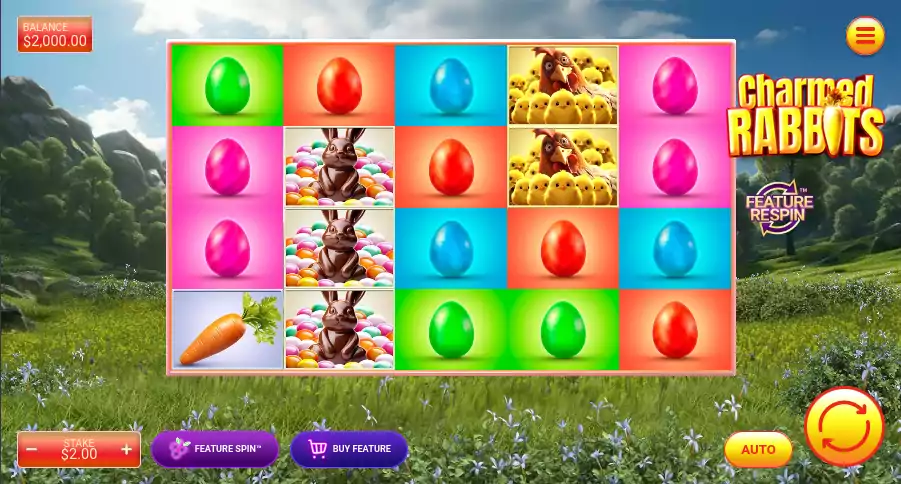Spin the reels with the round spin button
This screenshot has height=484, width=901.
click(x=844, y=427)
